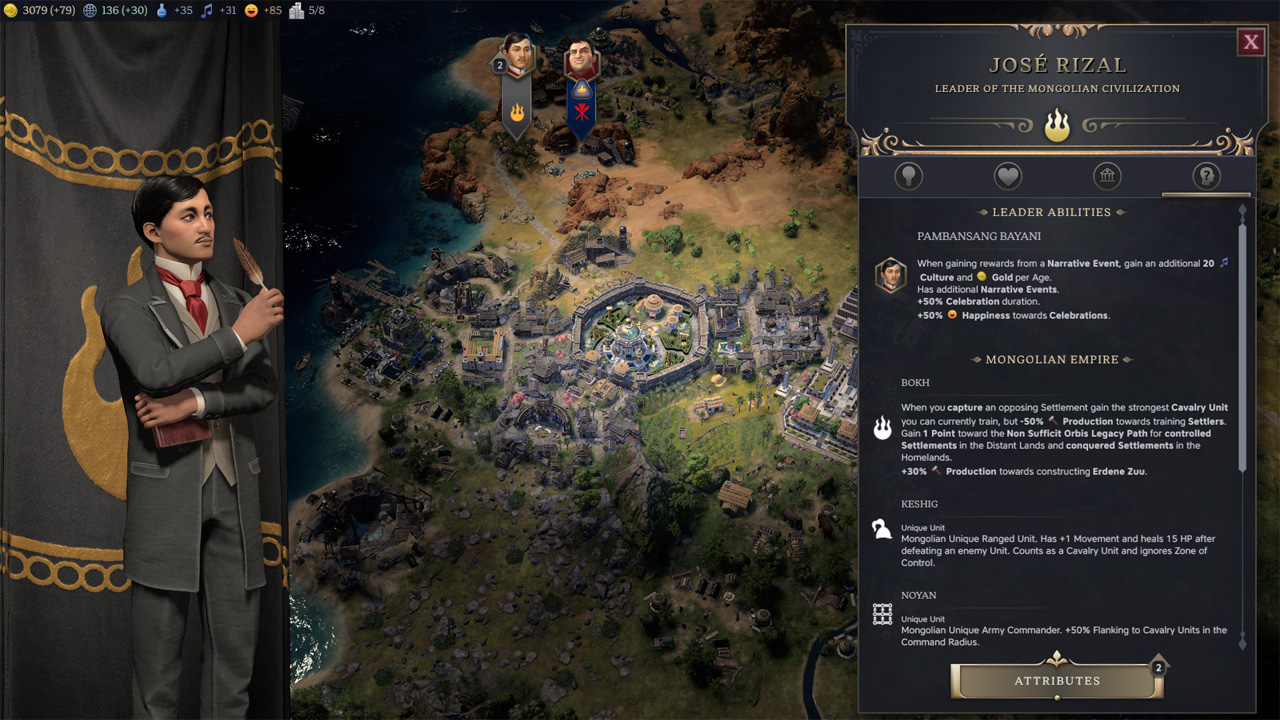Close the José Rizal leader panel
Image resolution: width=1280 pixels, height=720 pixels.
(x=1250, y=42)
